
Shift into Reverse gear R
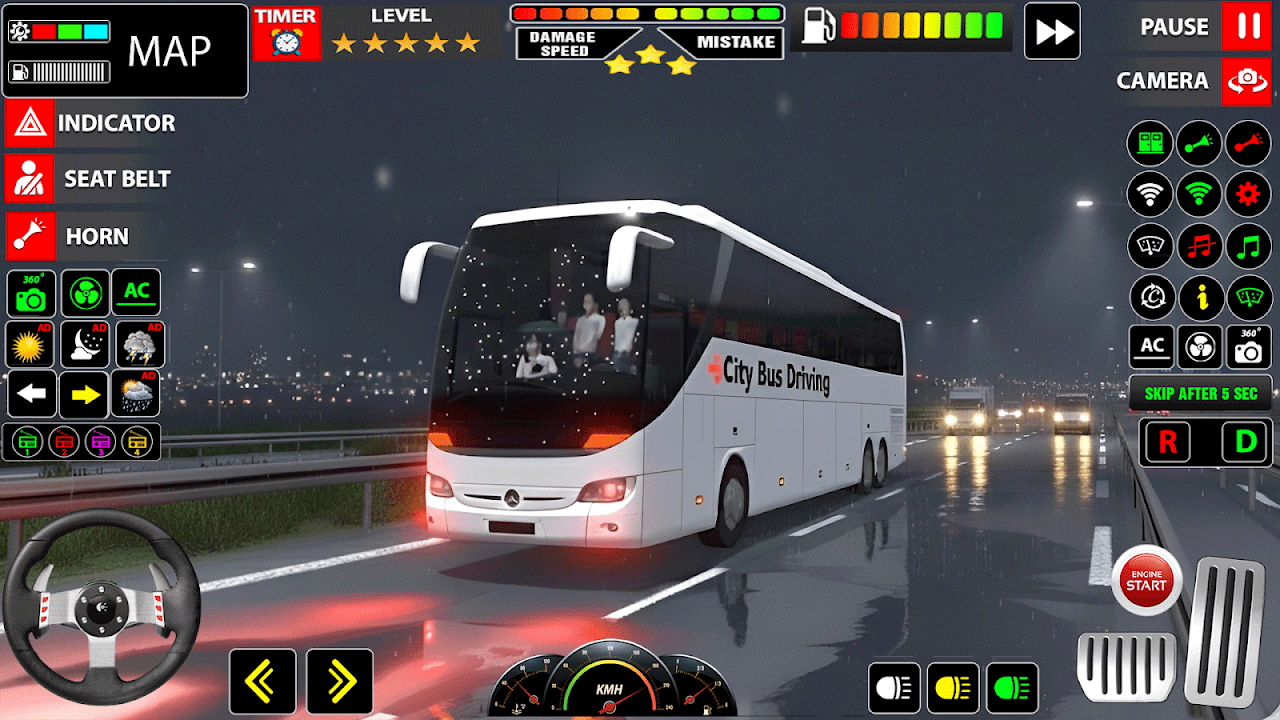pos(1168,443)
